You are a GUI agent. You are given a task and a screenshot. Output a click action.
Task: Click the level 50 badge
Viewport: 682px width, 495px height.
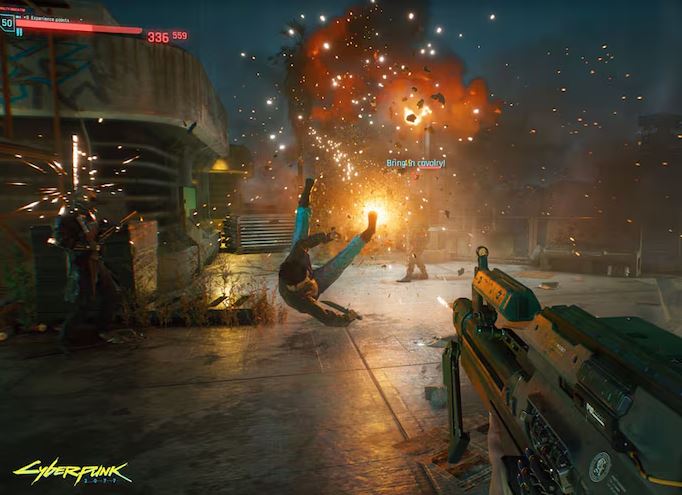pyautogui.click(x=8, y=23)
